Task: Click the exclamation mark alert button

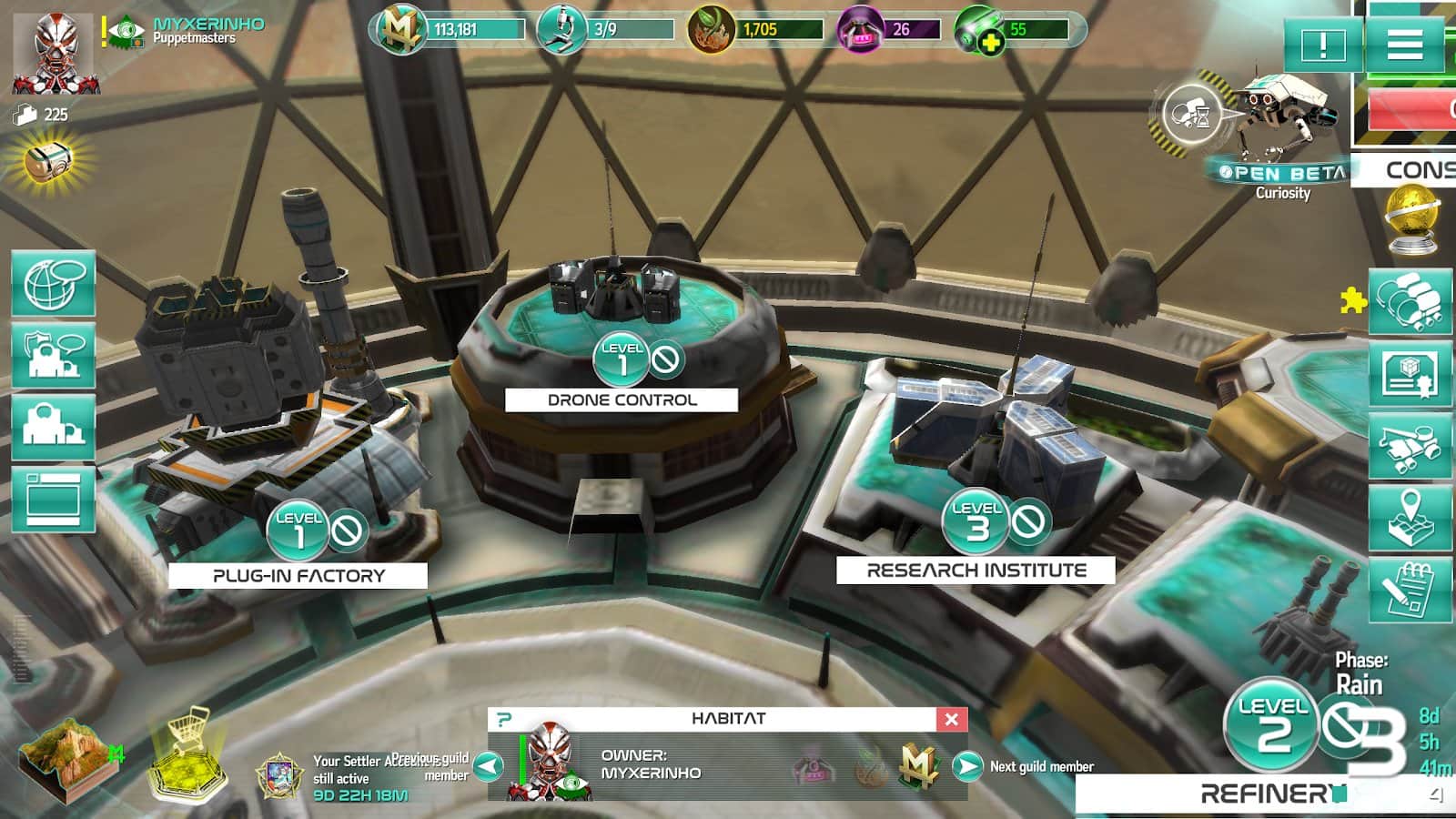Action: [x=1322, y=45]
